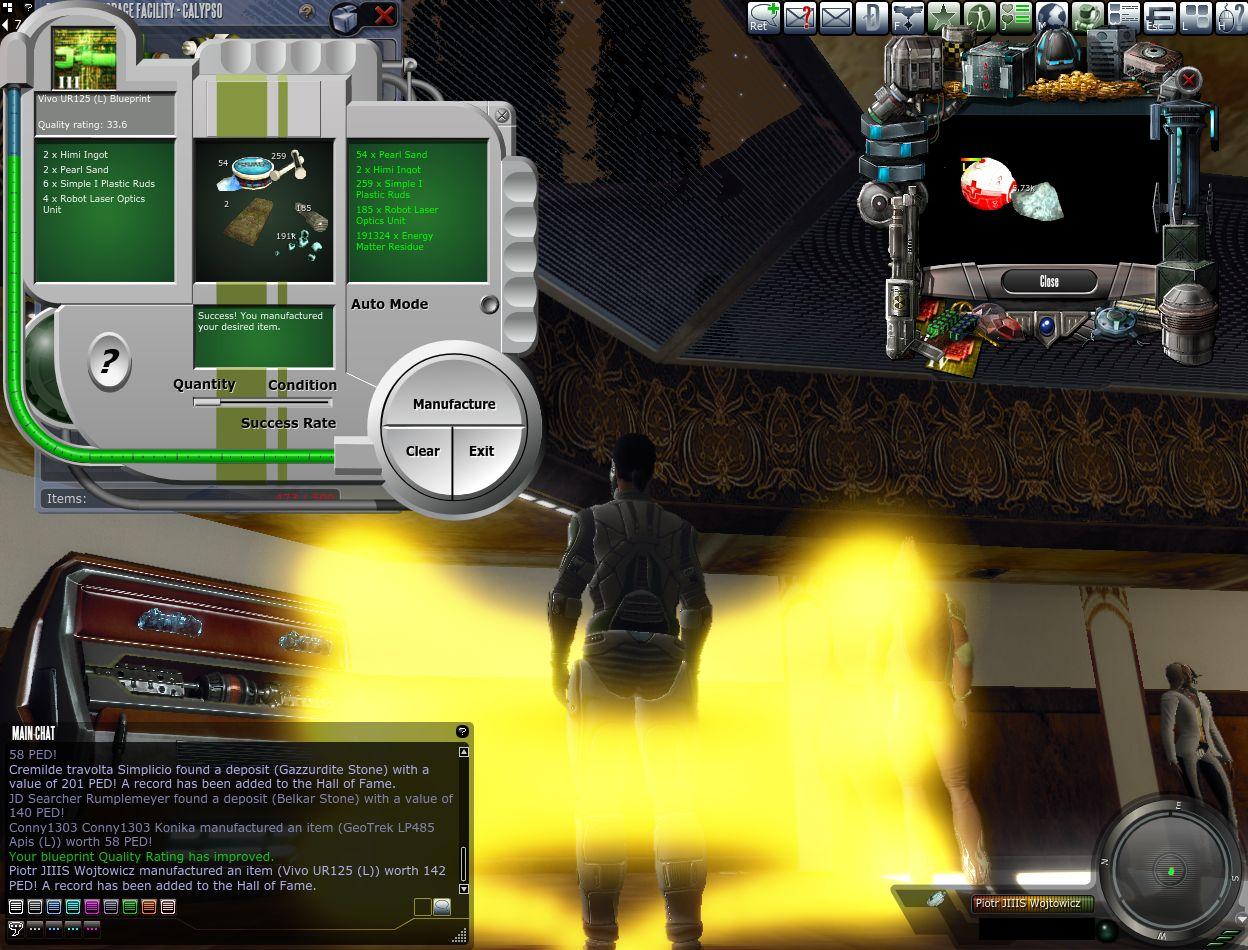Screen dimensions: 1248x950
Task: Close the manufacturing window with the small X
Action: (x=502, y=116)
